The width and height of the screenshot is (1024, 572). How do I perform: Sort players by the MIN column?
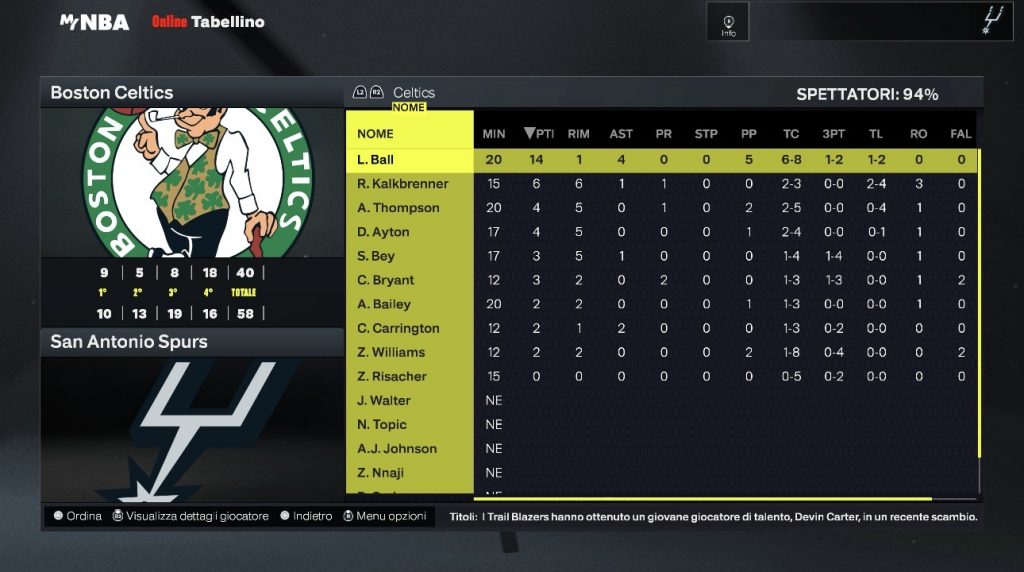tap(494, 134)
